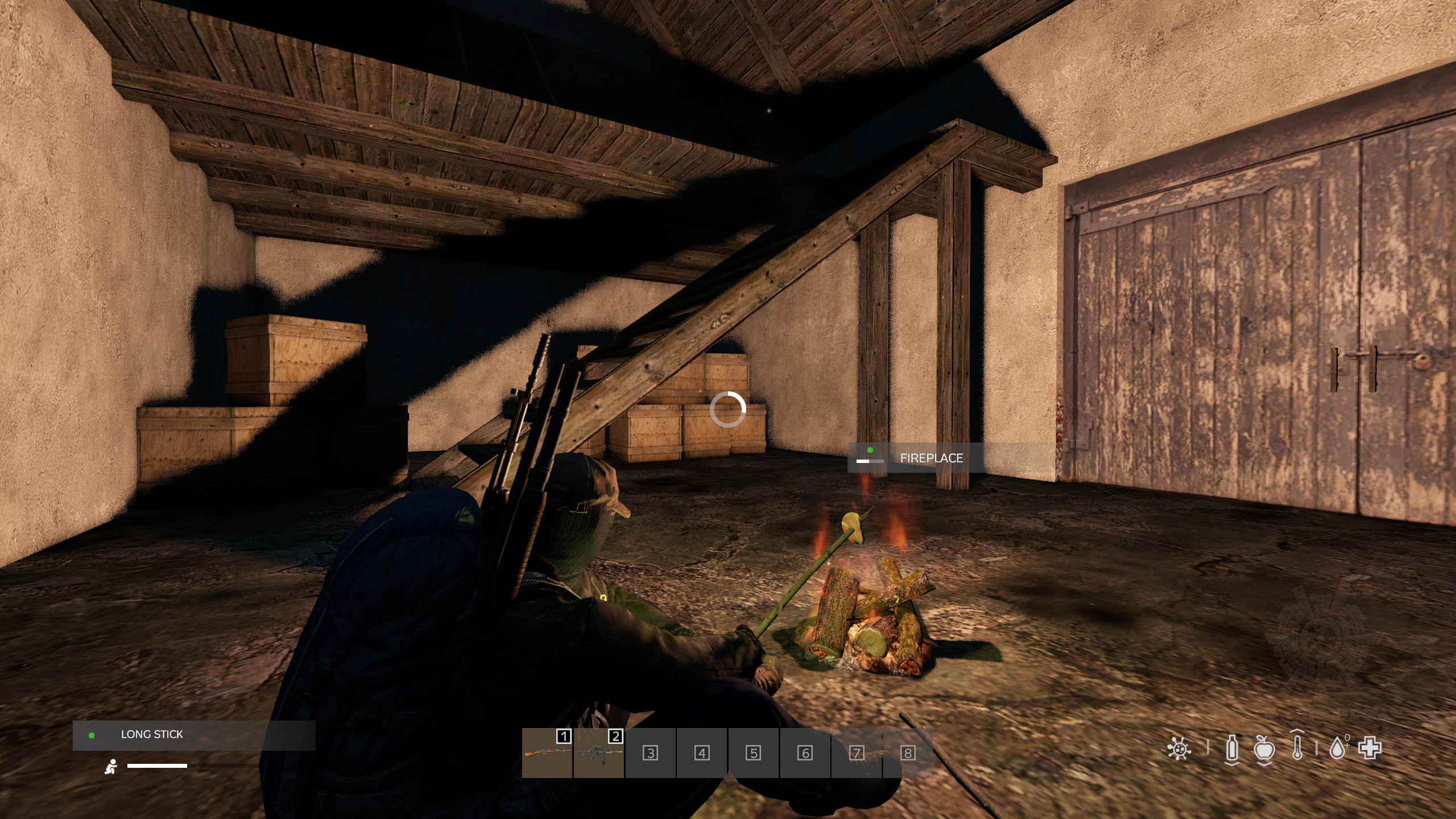Select the Fireplace target label
1456x819 pixels.
click(931, 458)
